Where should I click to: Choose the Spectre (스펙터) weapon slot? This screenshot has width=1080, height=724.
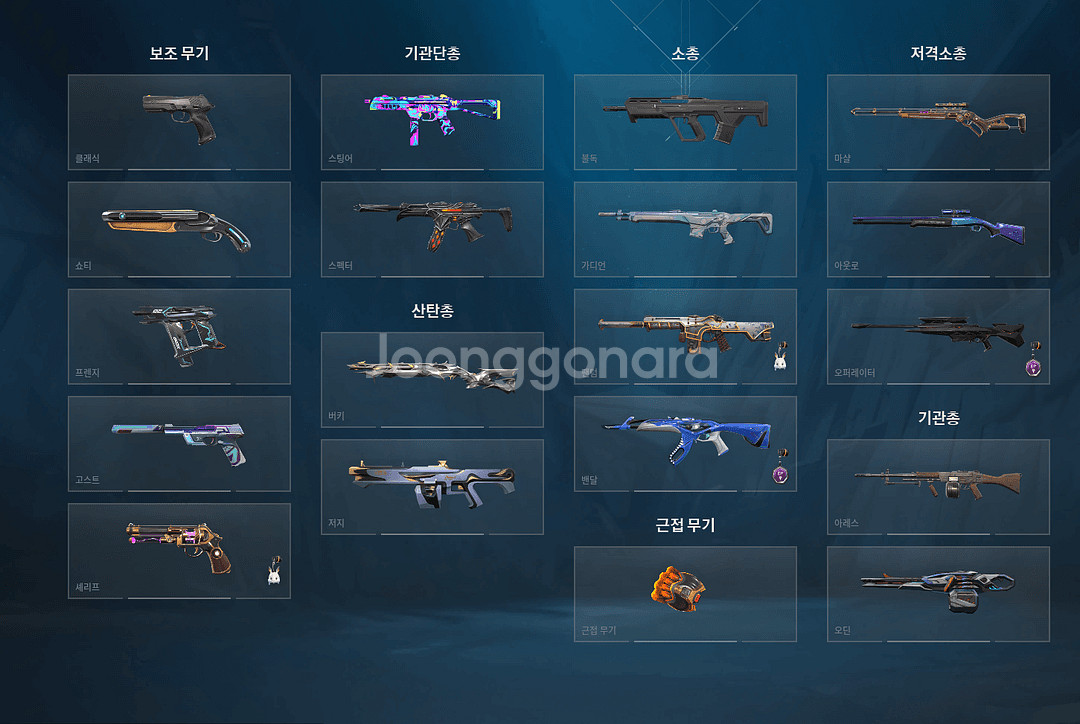coord(432,229)
